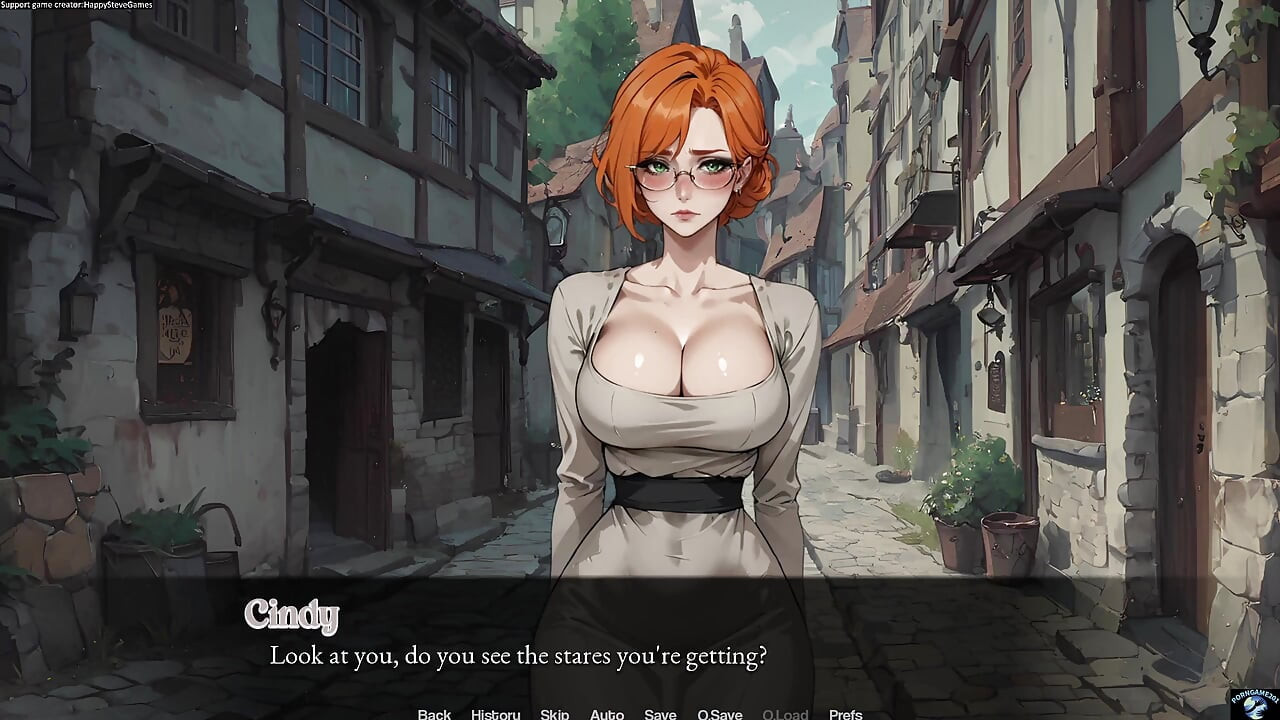1280x720 pixels.
Task: Click Auto to enable auto-forward mode
Action: point(608,714)
